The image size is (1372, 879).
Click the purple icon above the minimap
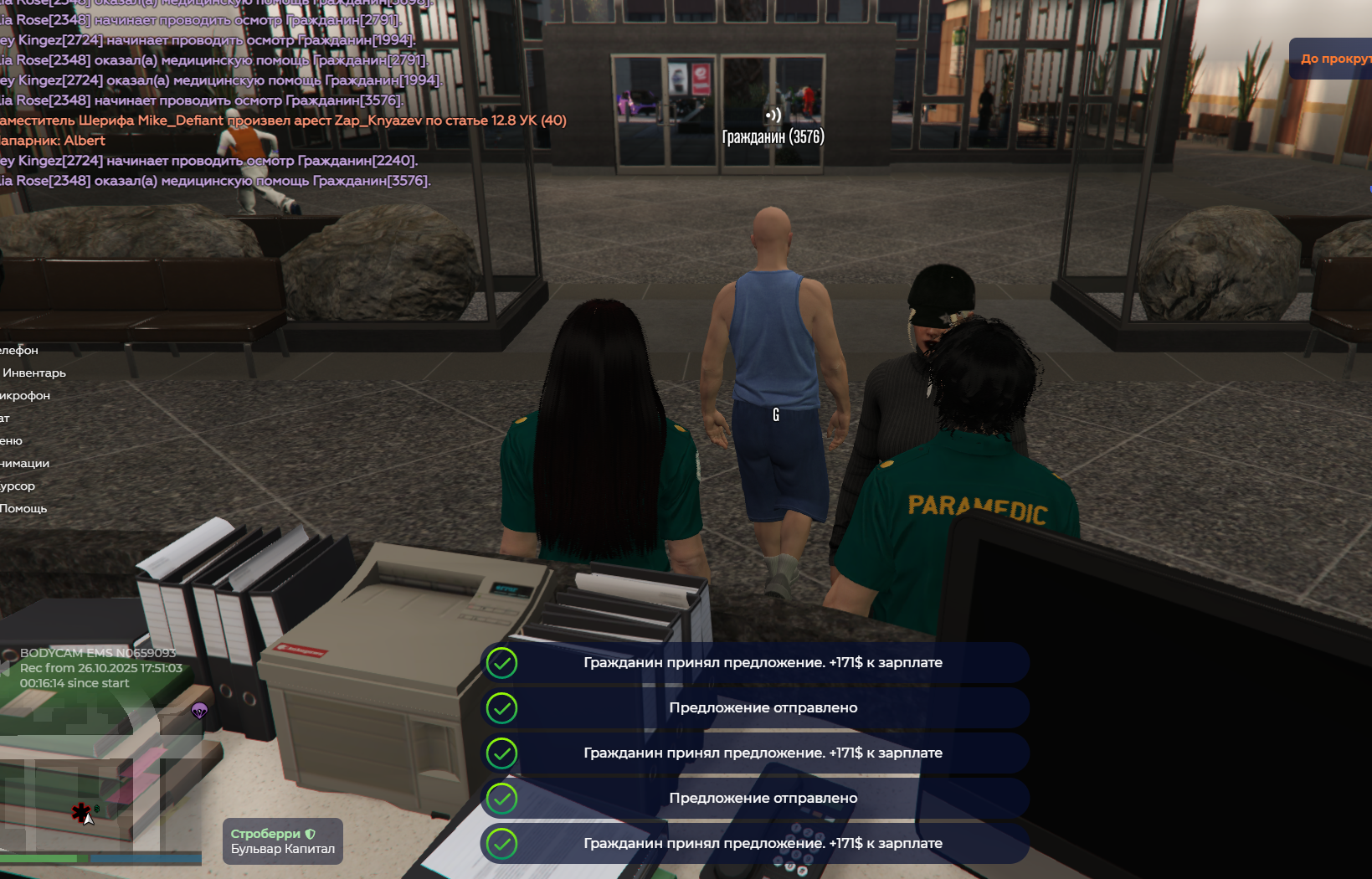pos(199,711)
